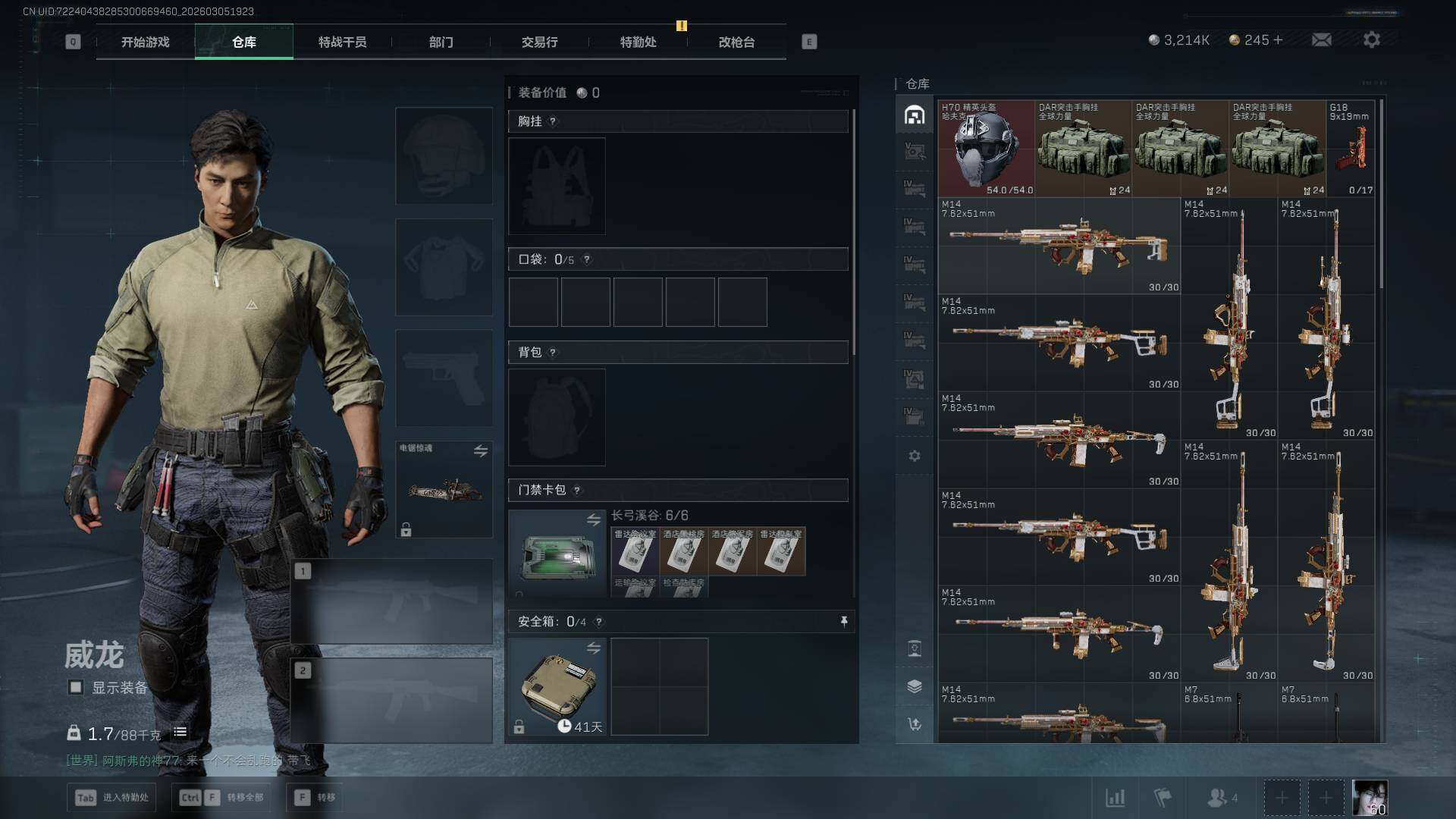Select the 门禁卡包 keycard case
This screenshot has height=819, width=1456.
(557, 554)
